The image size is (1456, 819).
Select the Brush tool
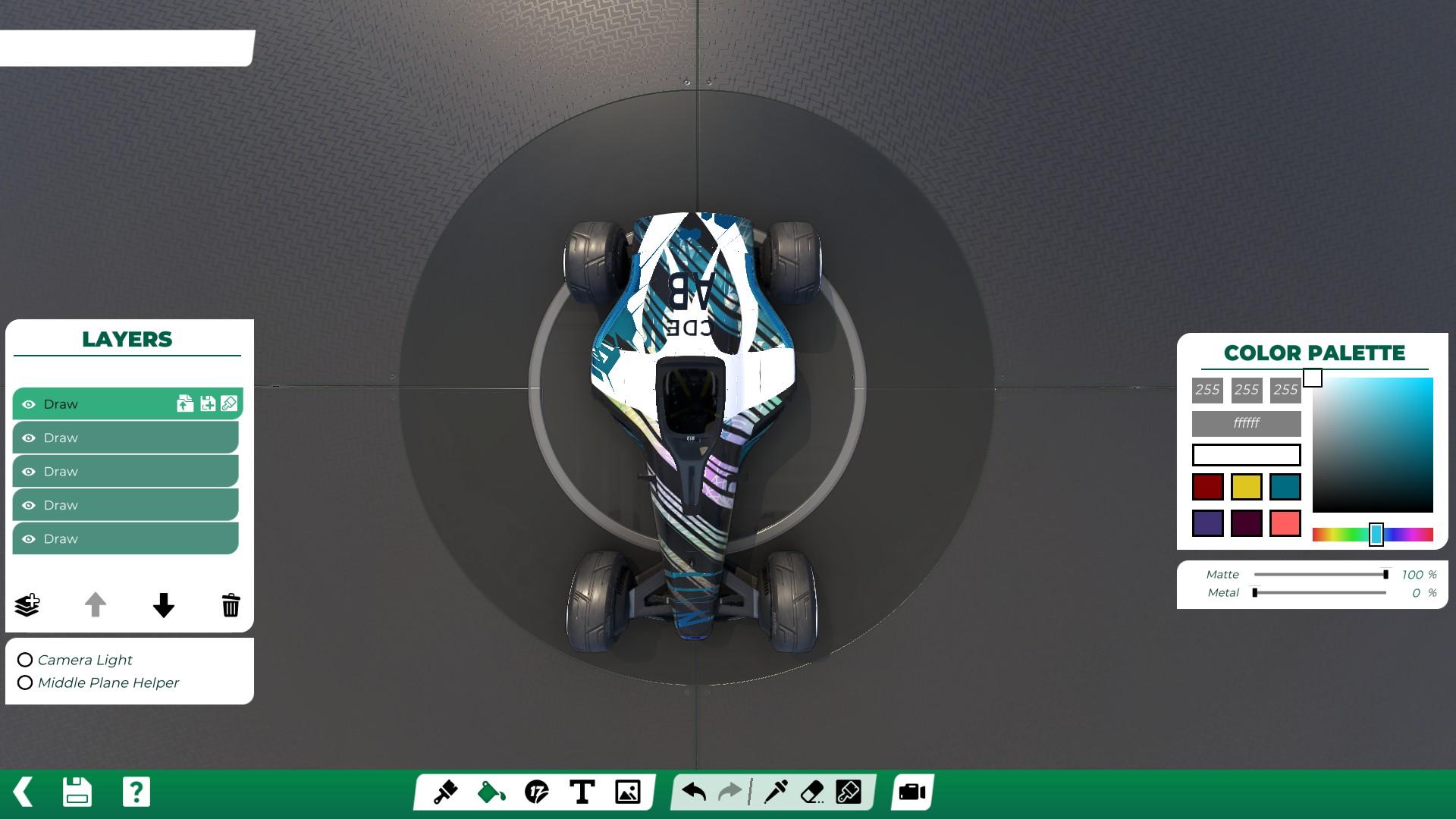click(x=447, y=792)
